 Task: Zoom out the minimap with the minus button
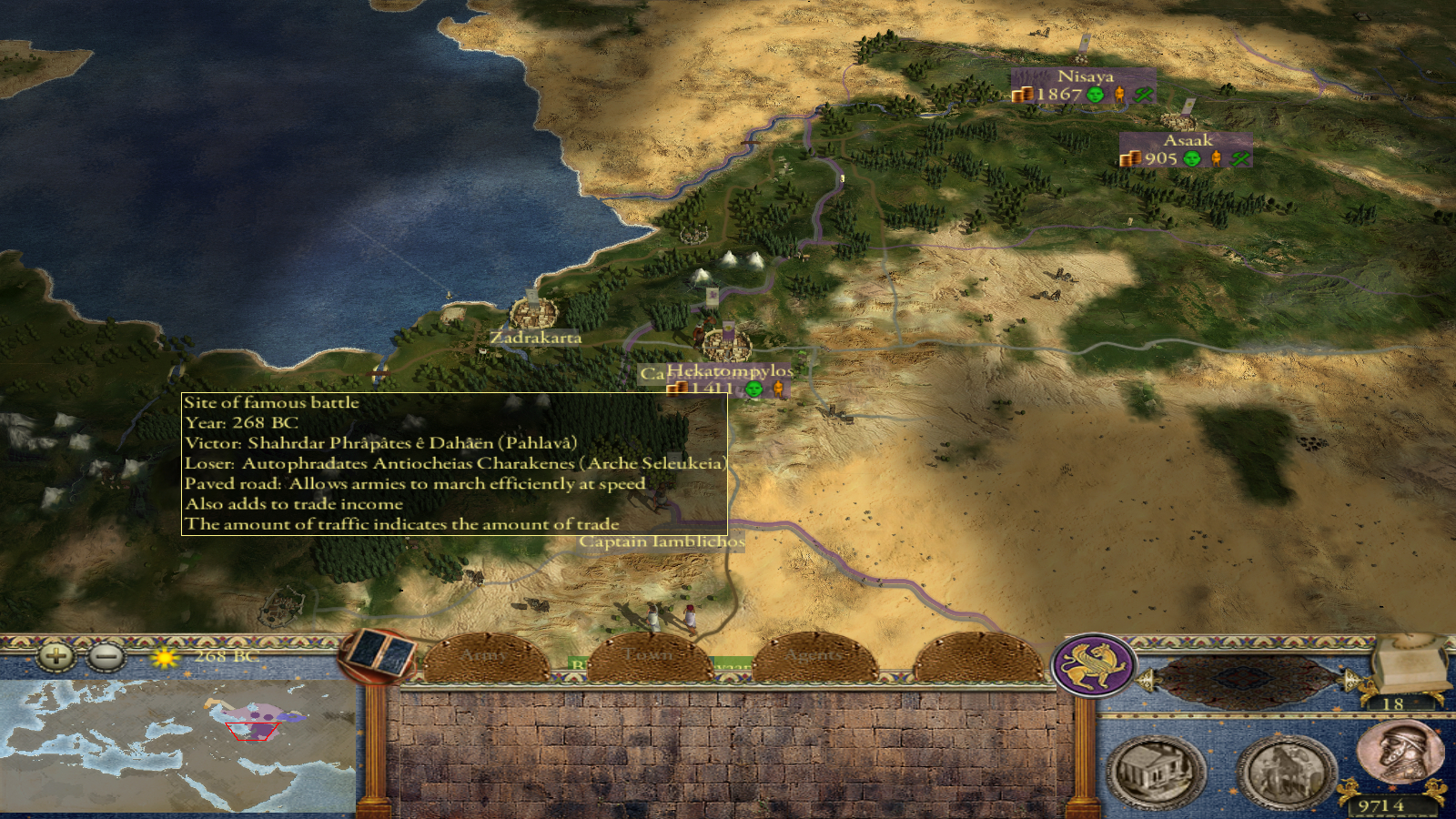click(x=106, y=655)
